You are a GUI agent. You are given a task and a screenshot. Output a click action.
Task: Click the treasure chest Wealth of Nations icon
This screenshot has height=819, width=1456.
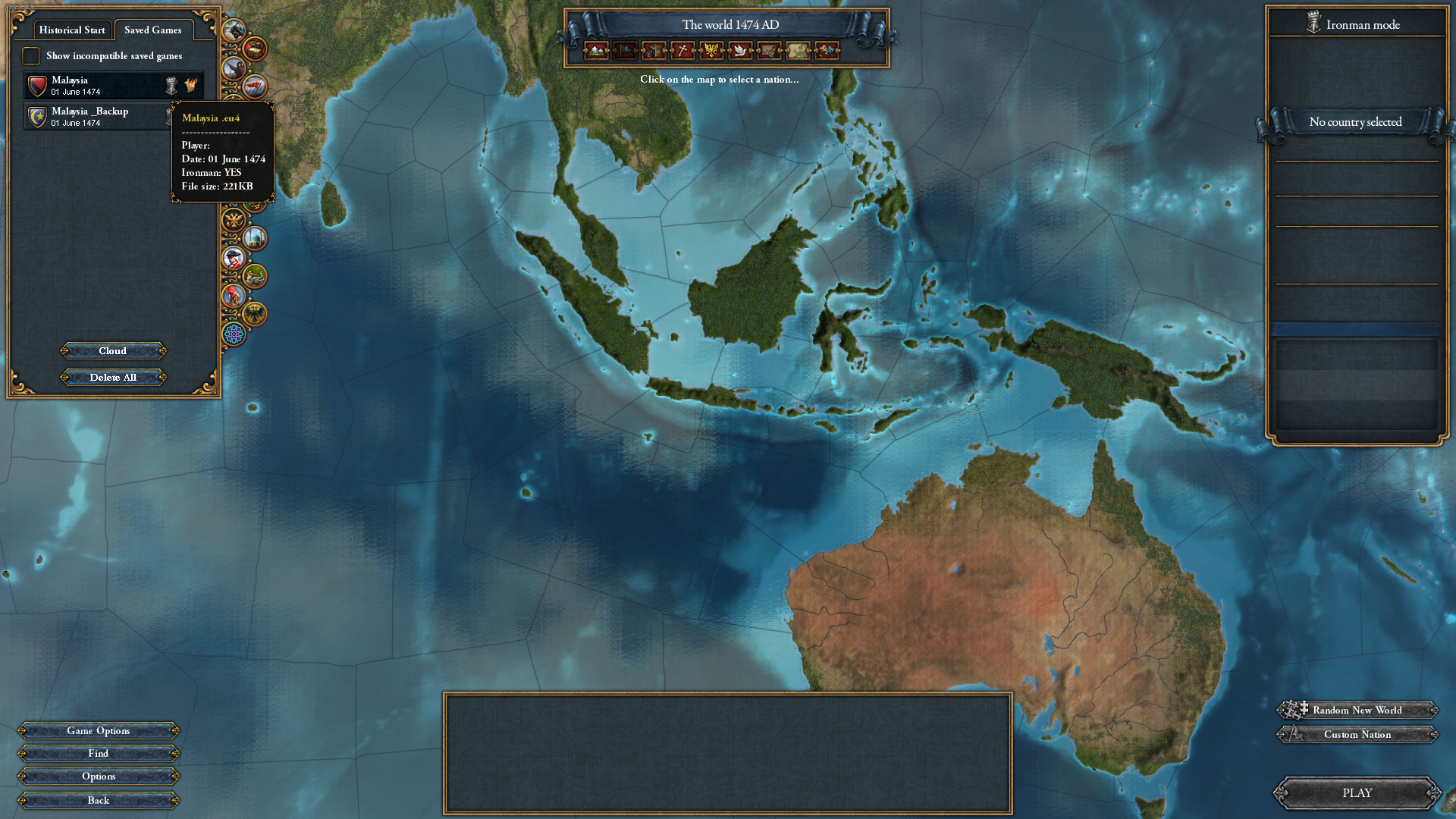pos(253,50)
